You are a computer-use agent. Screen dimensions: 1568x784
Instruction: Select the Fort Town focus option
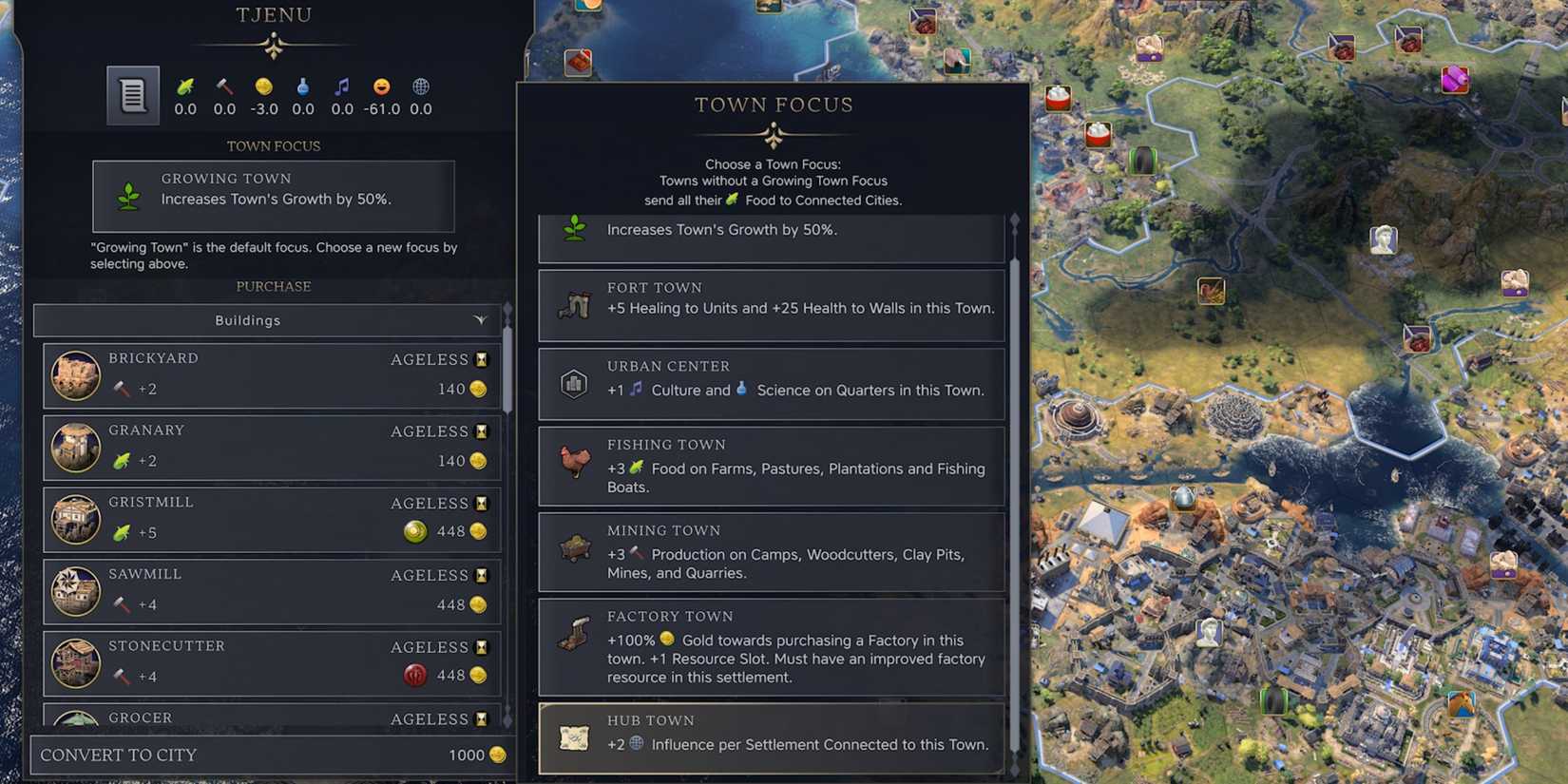tap(772, 304)
